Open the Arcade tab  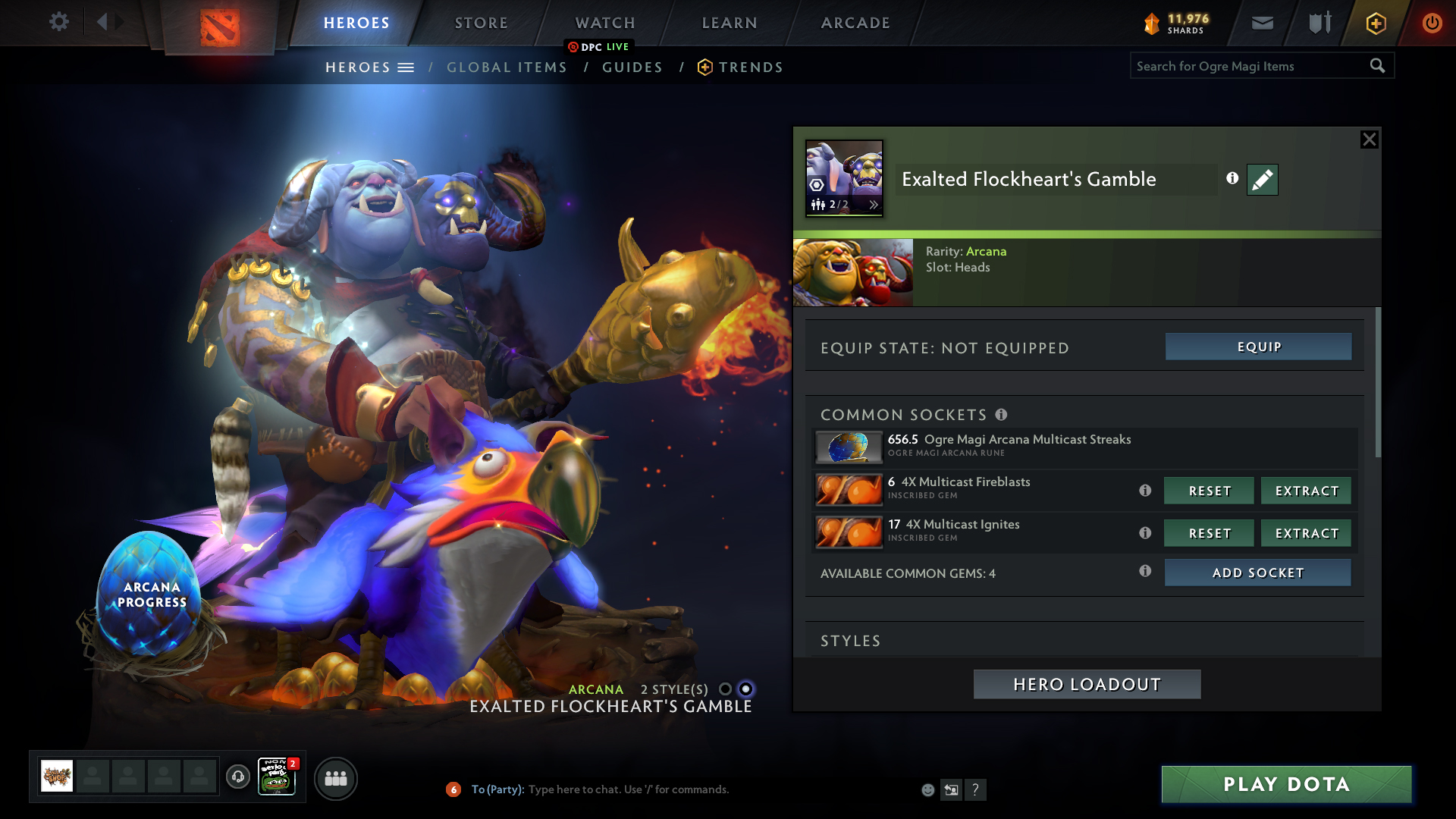[x=855, y=23]
